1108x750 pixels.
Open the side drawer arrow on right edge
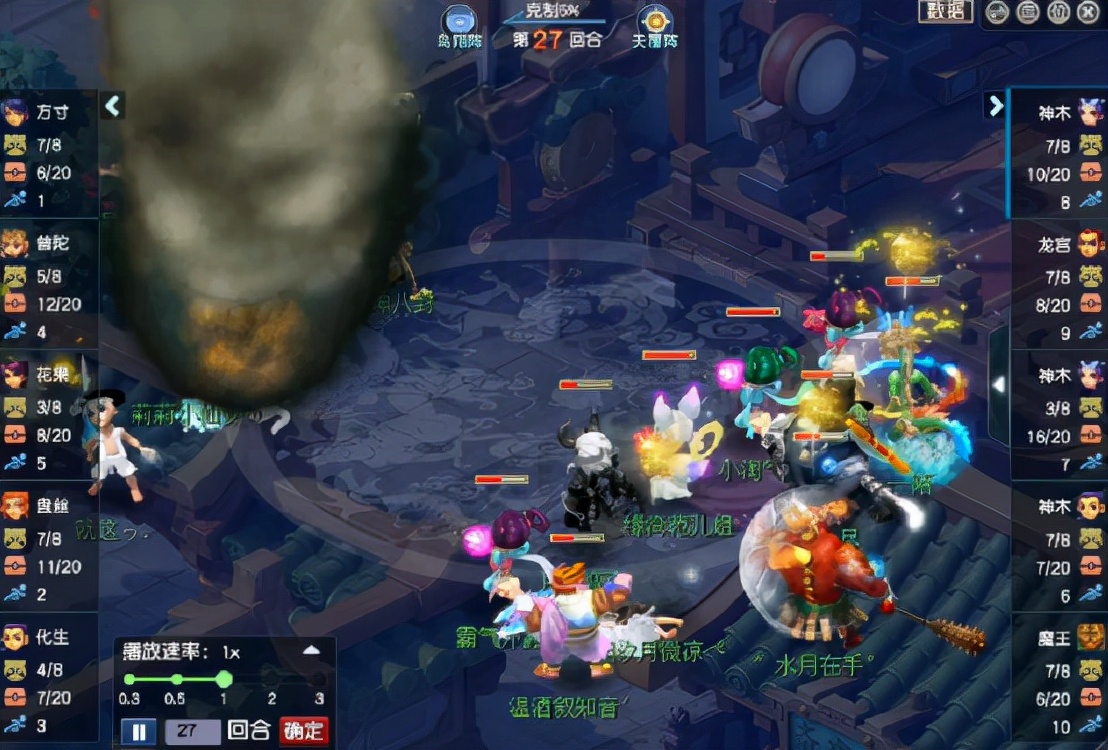(x=998, y=384)
